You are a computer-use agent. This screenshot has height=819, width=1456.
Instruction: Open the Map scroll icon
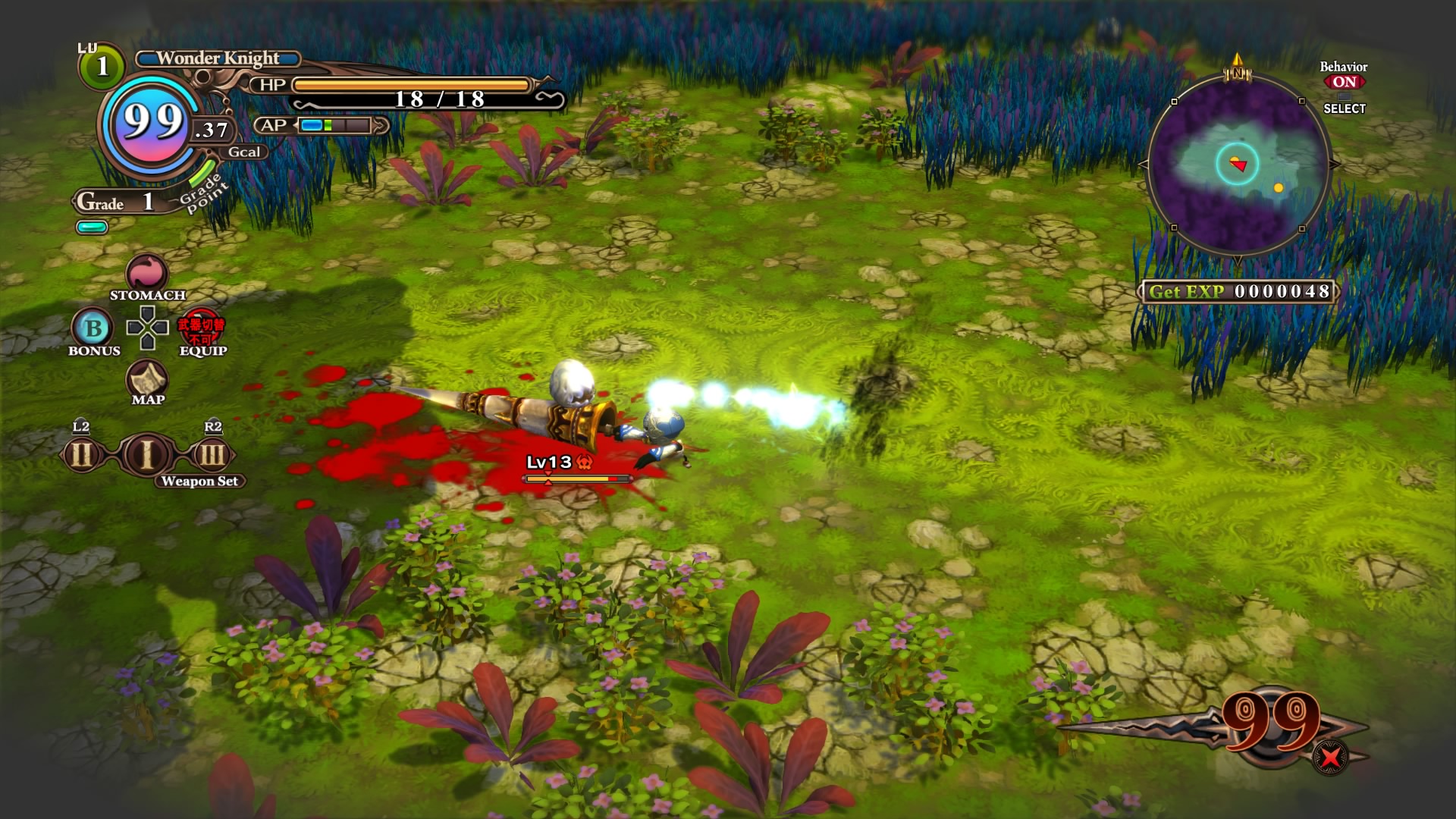(x=147, y=378)
